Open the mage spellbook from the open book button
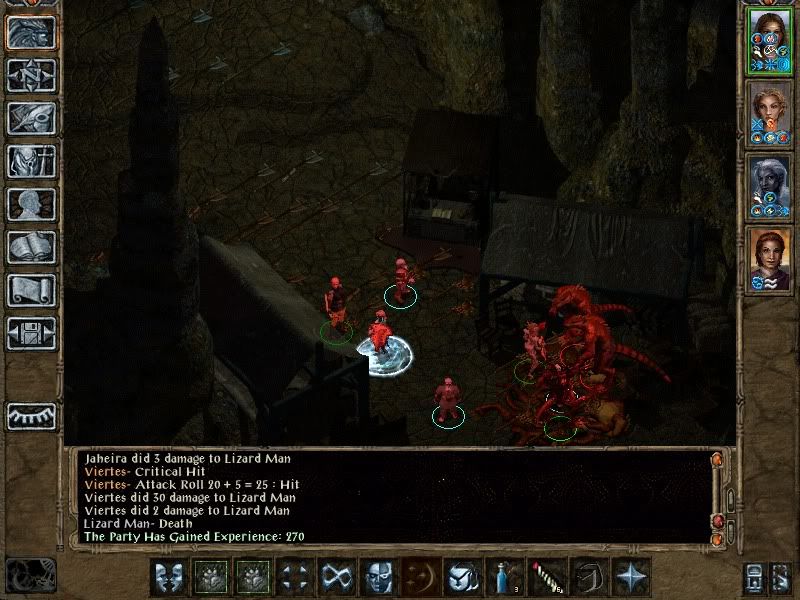The height and width of the screenshot is (600, 800). click(x=31, y=247)
